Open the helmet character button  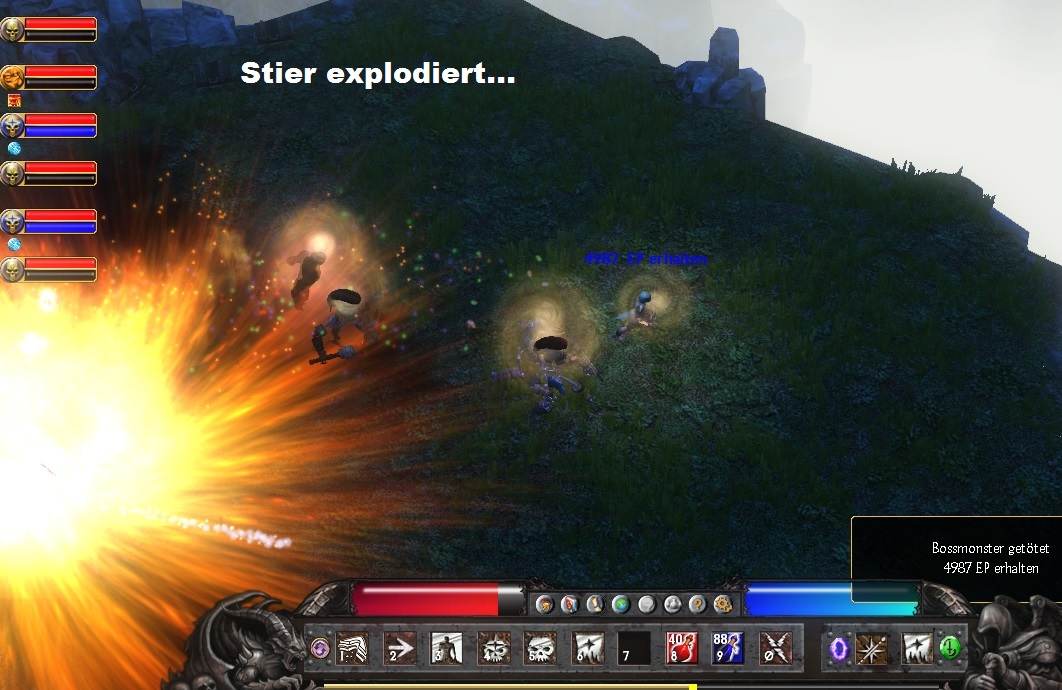[545, 604]
